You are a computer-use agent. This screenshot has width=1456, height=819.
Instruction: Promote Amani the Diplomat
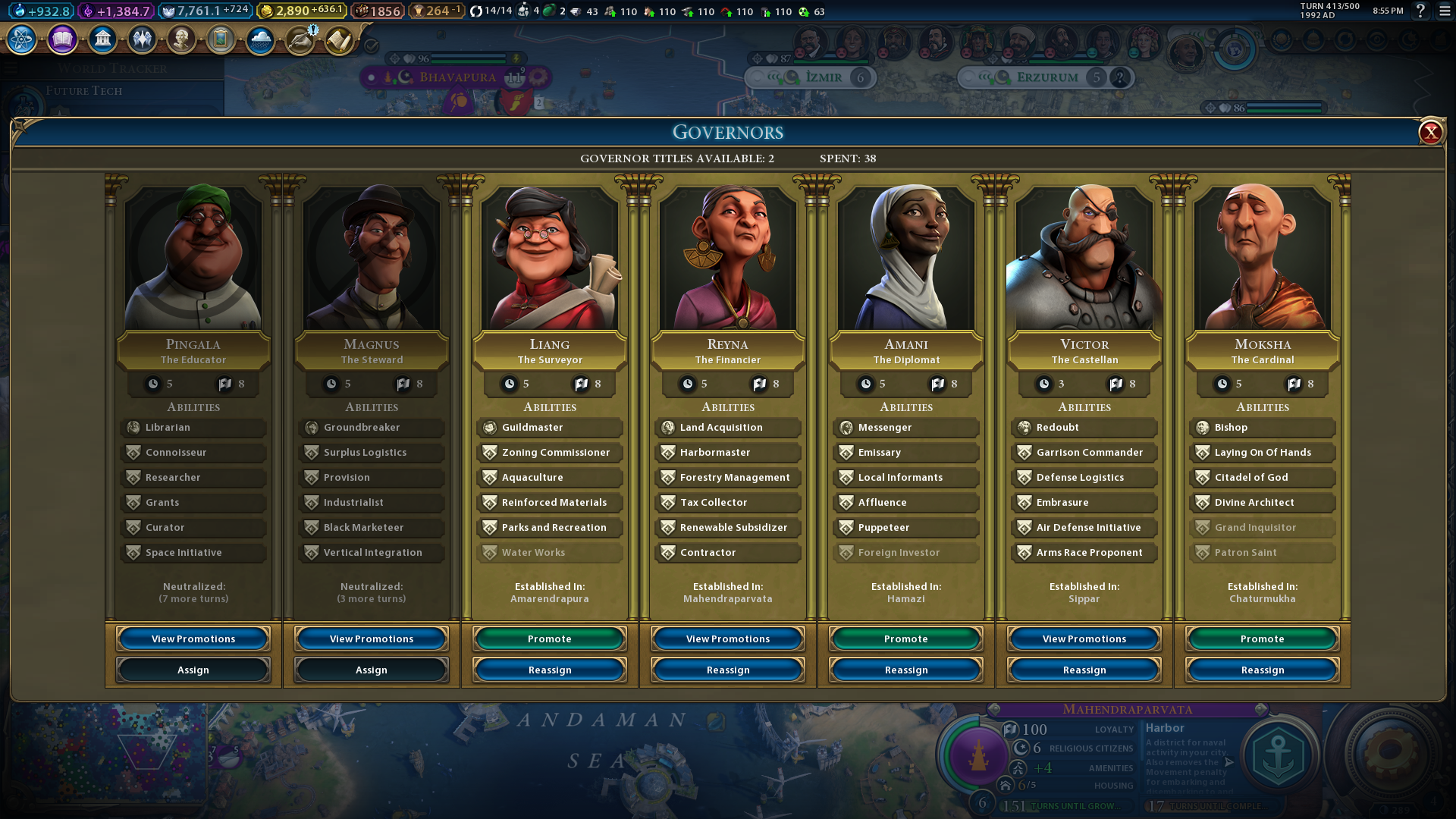click(x=905, y=639)
